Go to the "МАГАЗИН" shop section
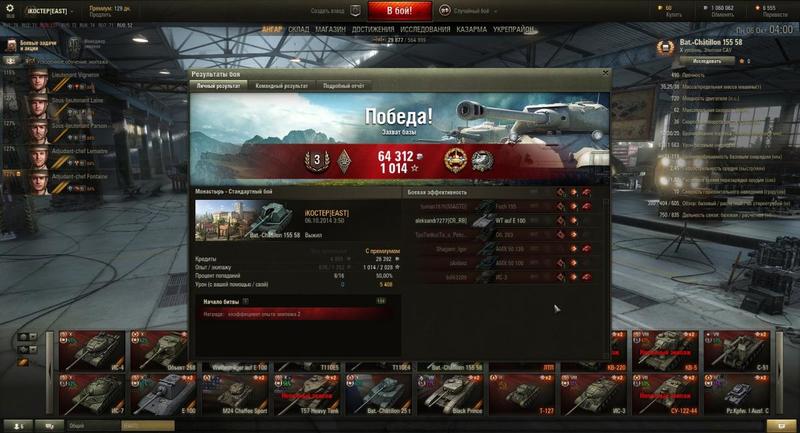Screen dimensions: 800x433 pyautogui.click(x=330, y=30)
